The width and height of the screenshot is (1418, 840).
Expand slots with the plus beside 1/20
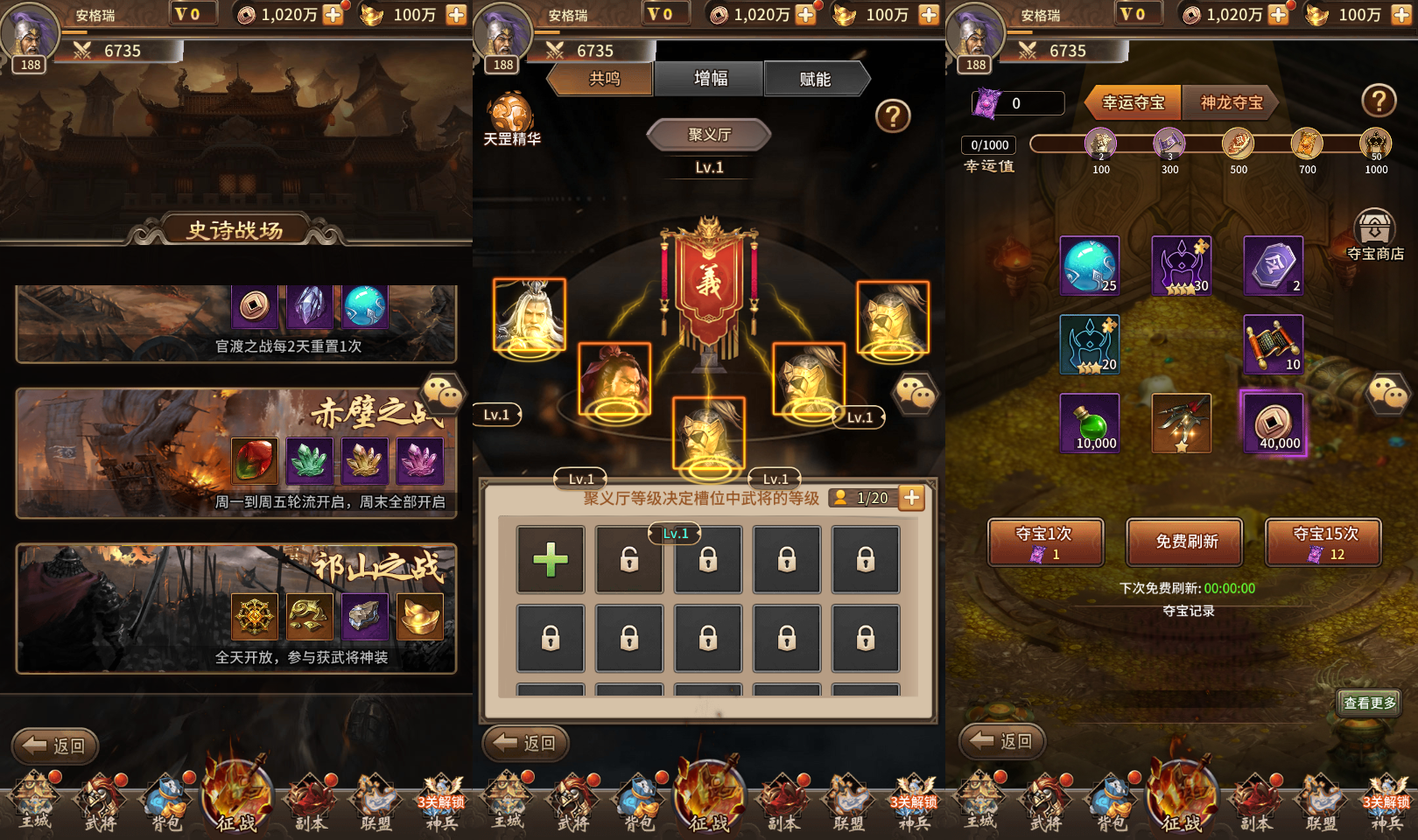point(911,498)
